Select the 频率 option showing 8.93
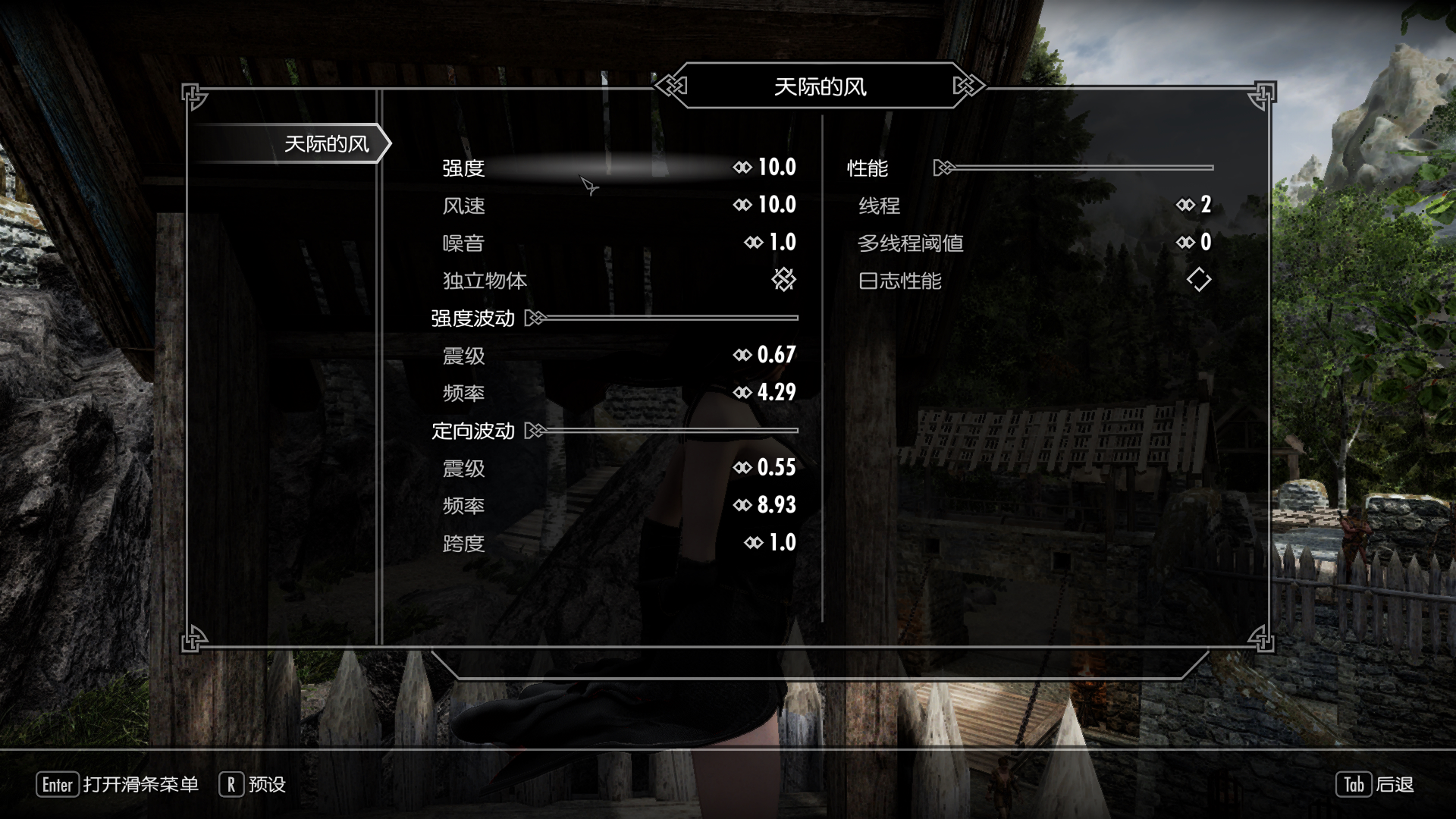The height and width of the screenshot is (819, 1456). click(x=618, y=505)
